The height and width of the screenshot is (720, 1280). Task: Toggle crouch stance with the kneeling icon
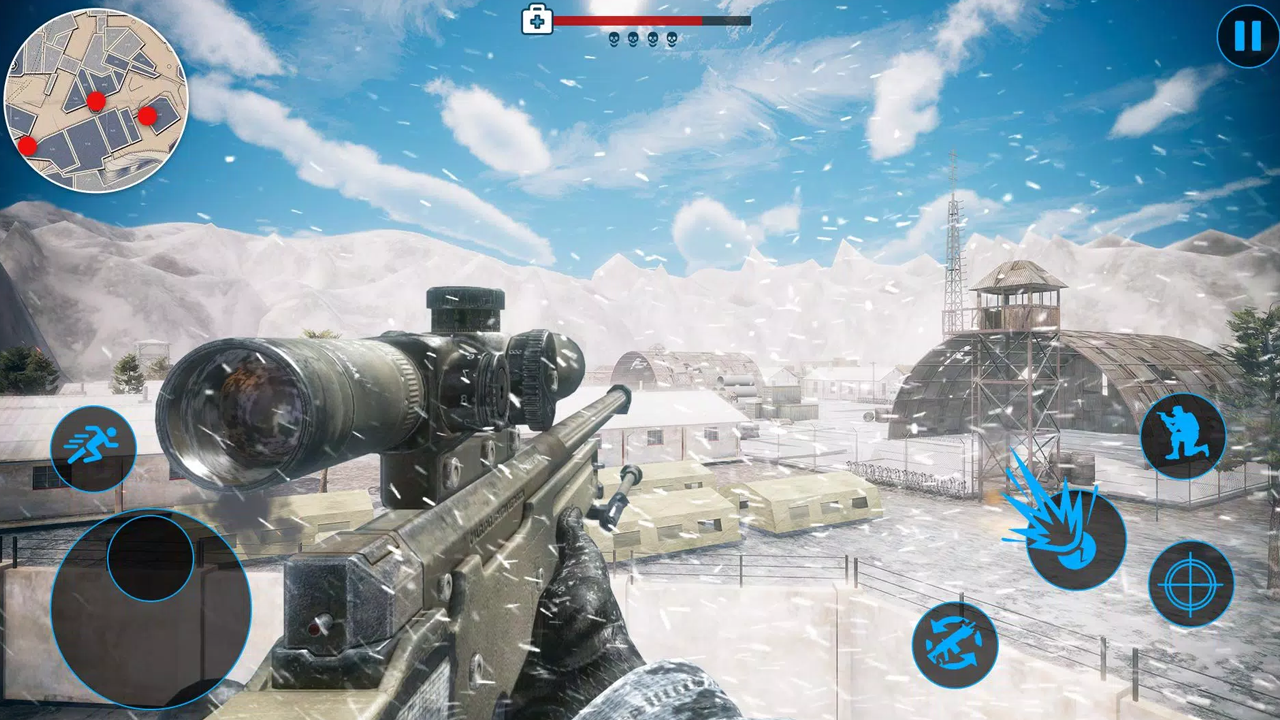1184,434
